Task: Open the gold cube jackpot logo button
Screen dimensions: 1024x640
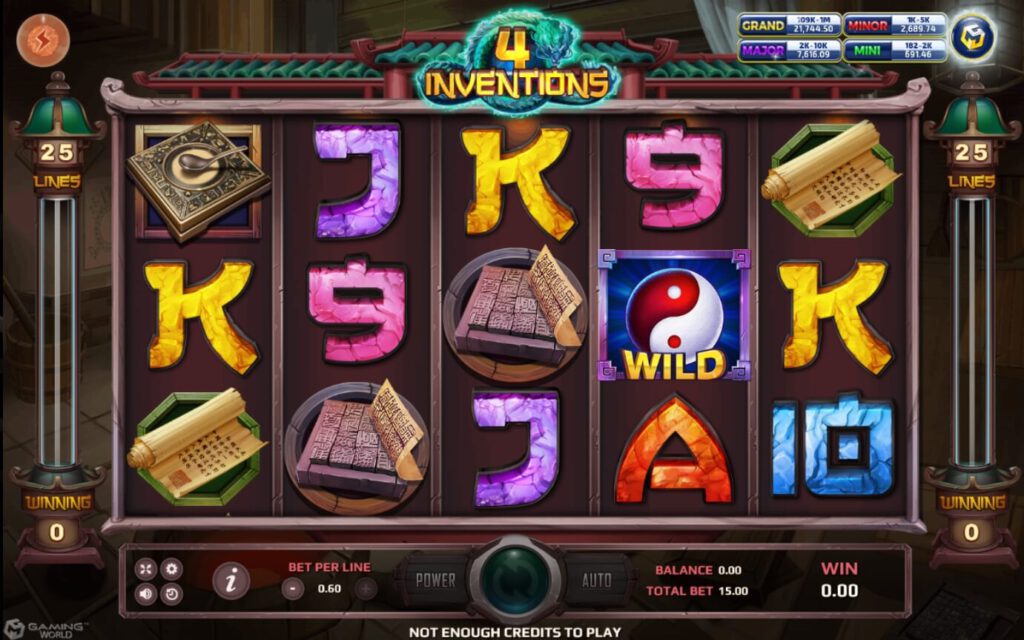Action: [x=972, y=37]
